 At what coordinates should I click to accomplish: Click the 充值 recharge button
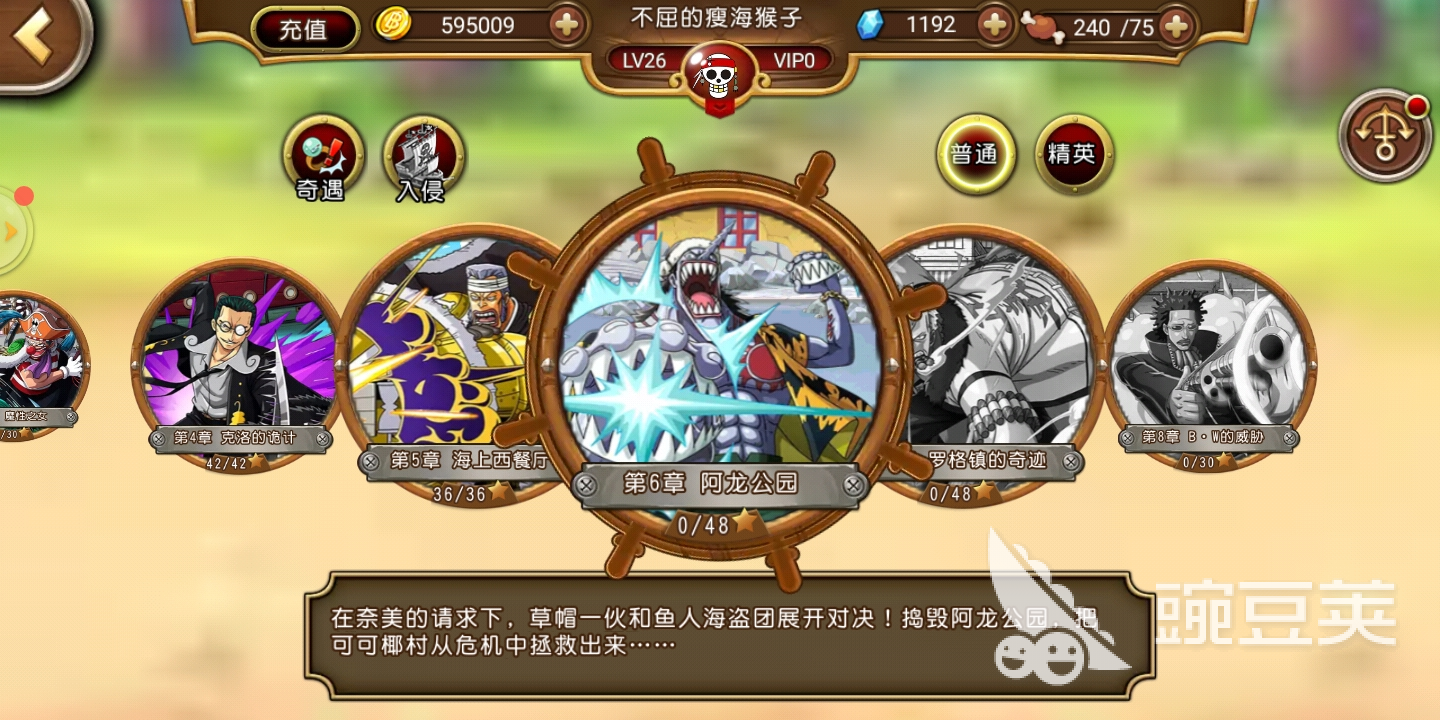tap(303, 29)
